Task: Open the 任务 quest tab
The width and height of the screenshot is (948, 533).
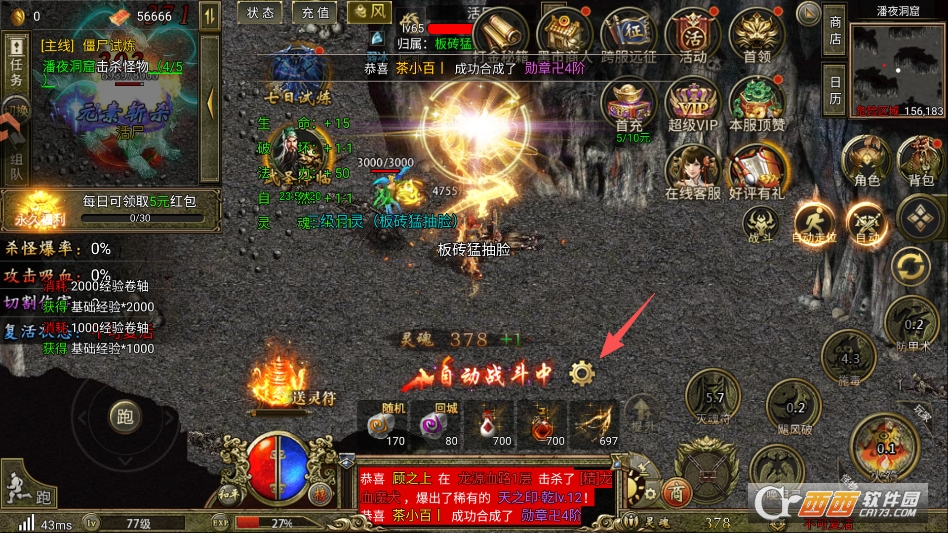Action: point(15,65)
